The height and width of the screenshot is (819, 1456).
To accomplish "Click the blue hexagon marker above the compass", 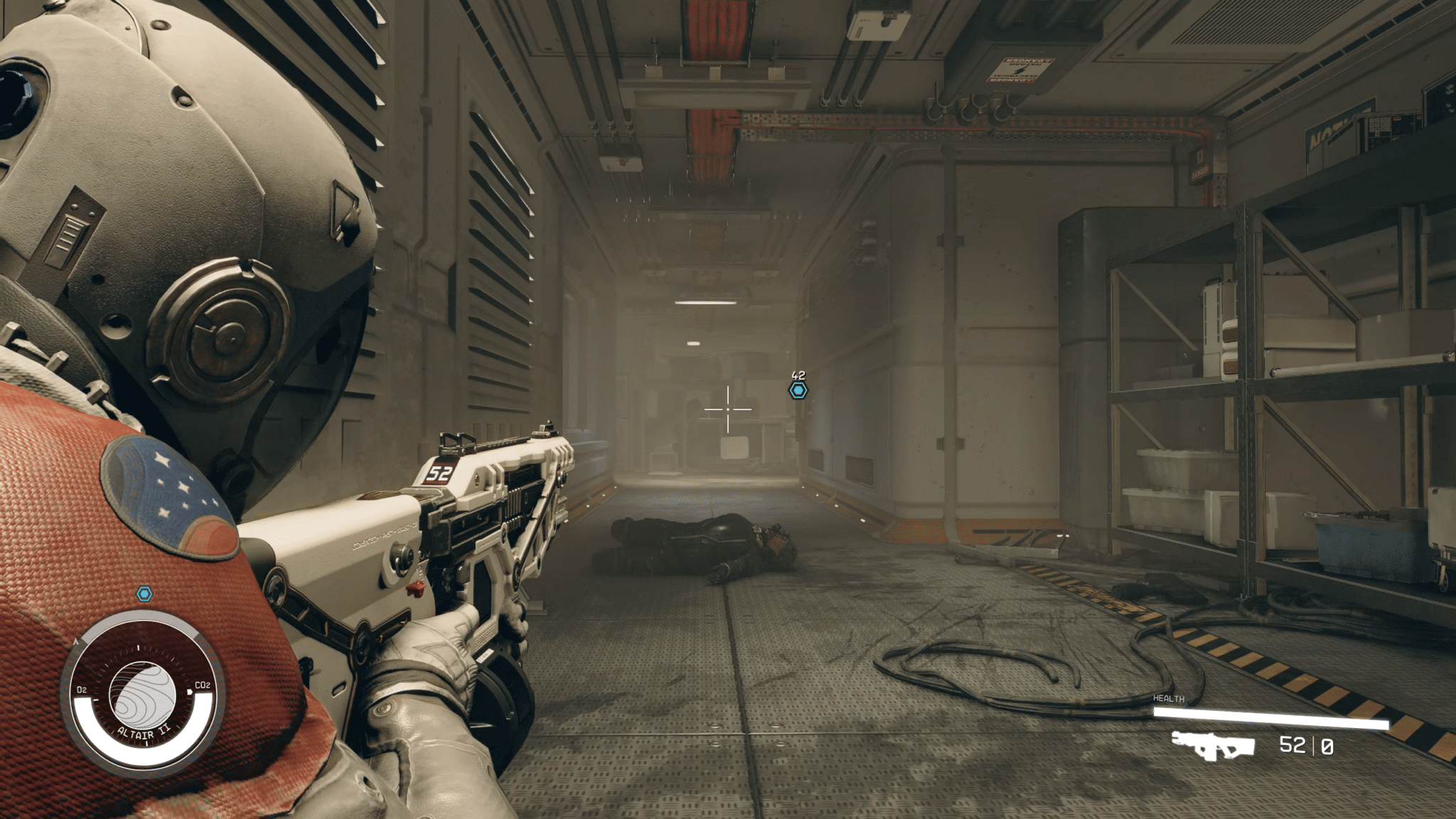I will (x=144, y=594).
